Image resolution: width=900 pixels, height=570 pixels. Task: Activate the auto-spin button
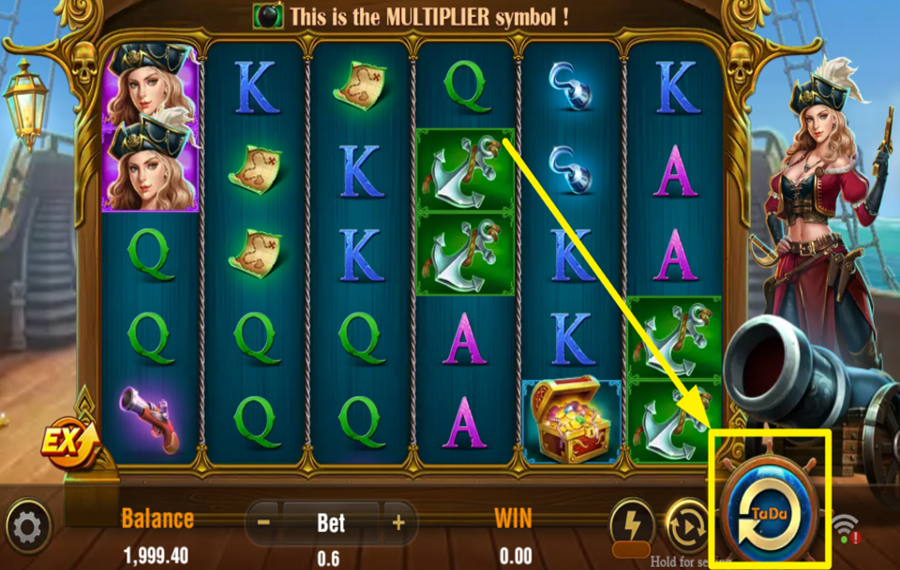pyautogui.click(x=687, y=522)
